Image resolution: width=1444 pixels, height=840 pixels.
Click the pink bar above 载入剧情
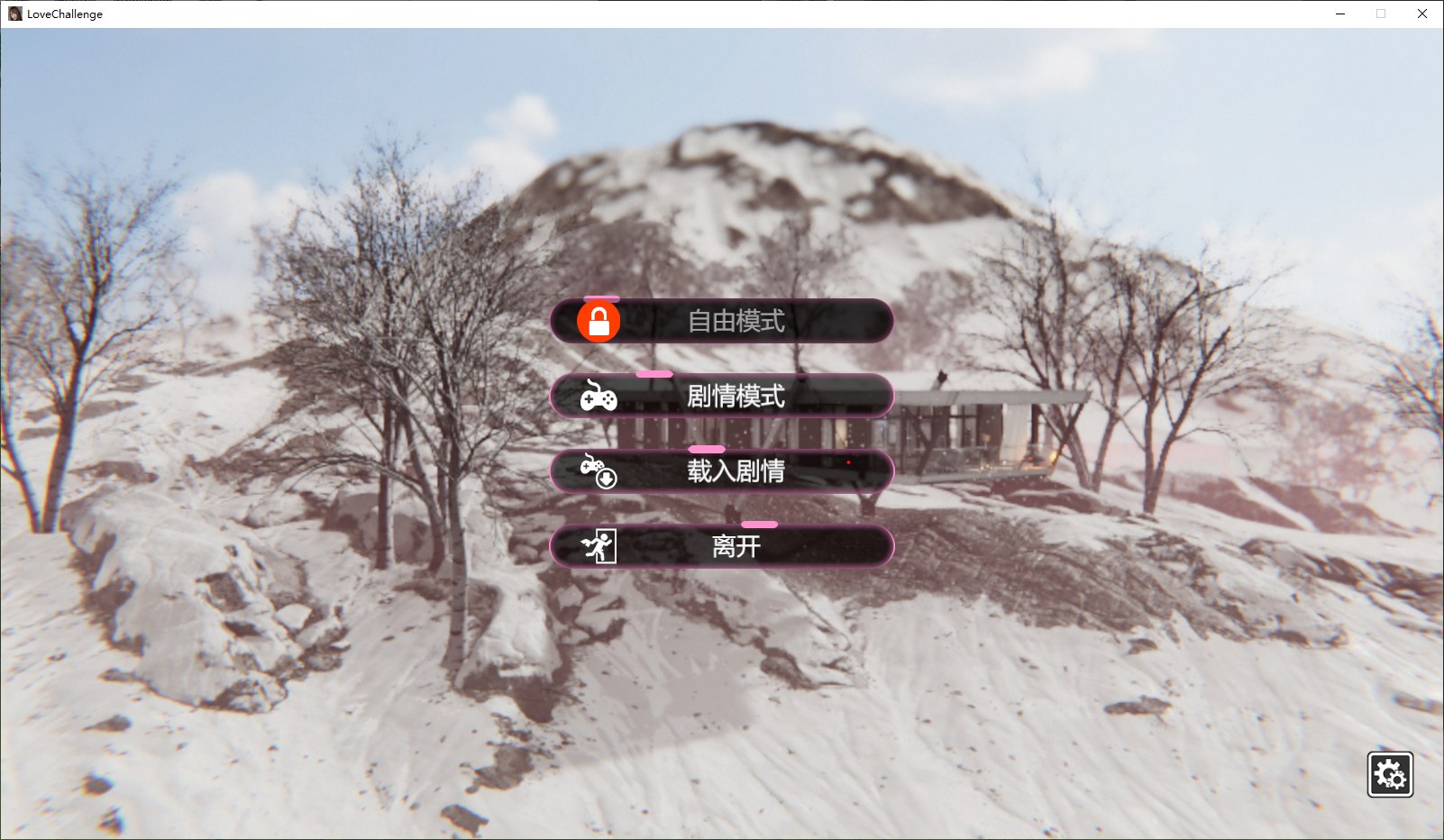(706, 446)
